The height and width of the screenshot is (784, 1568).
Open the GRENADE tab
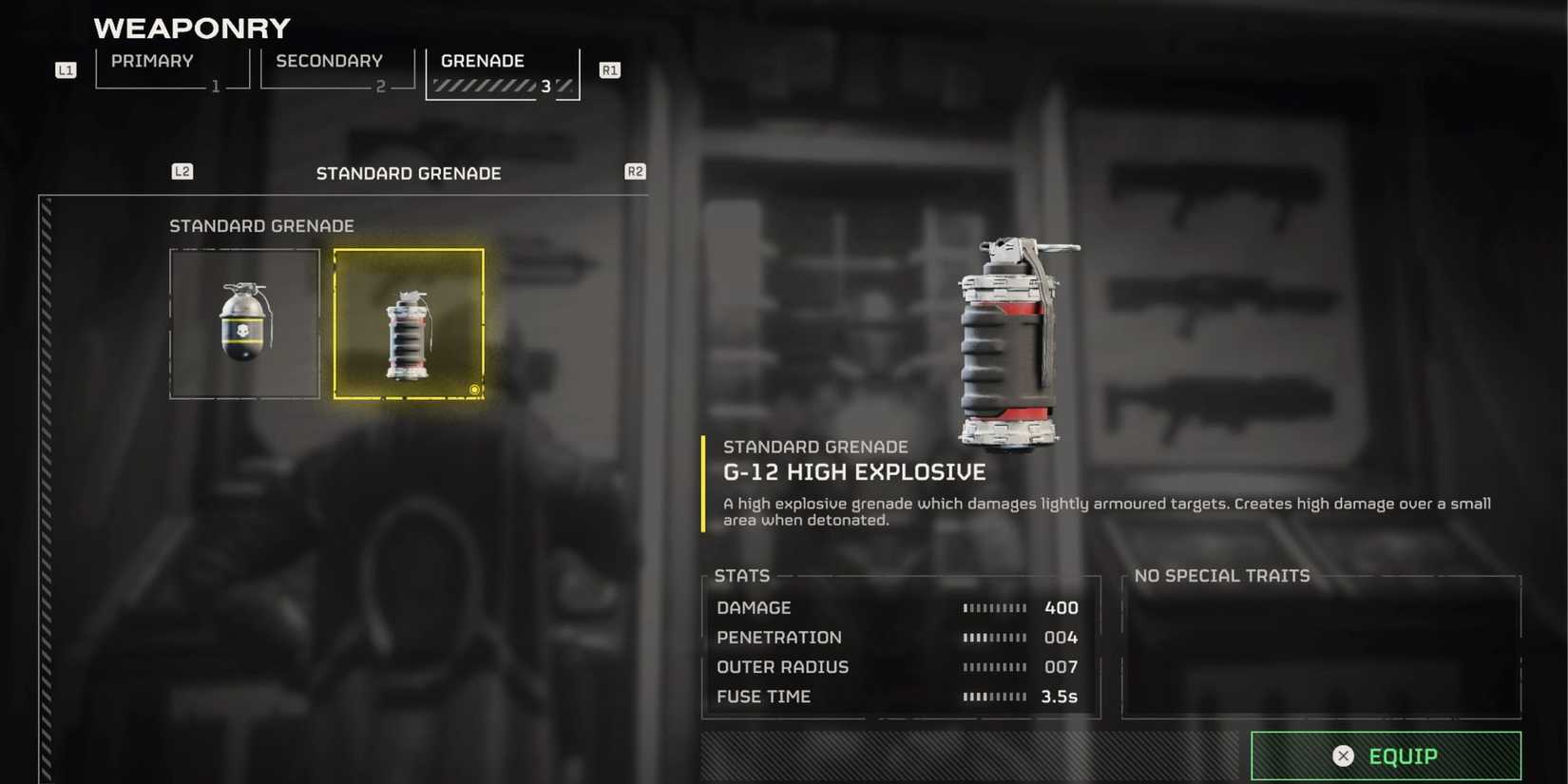[483, 61]
